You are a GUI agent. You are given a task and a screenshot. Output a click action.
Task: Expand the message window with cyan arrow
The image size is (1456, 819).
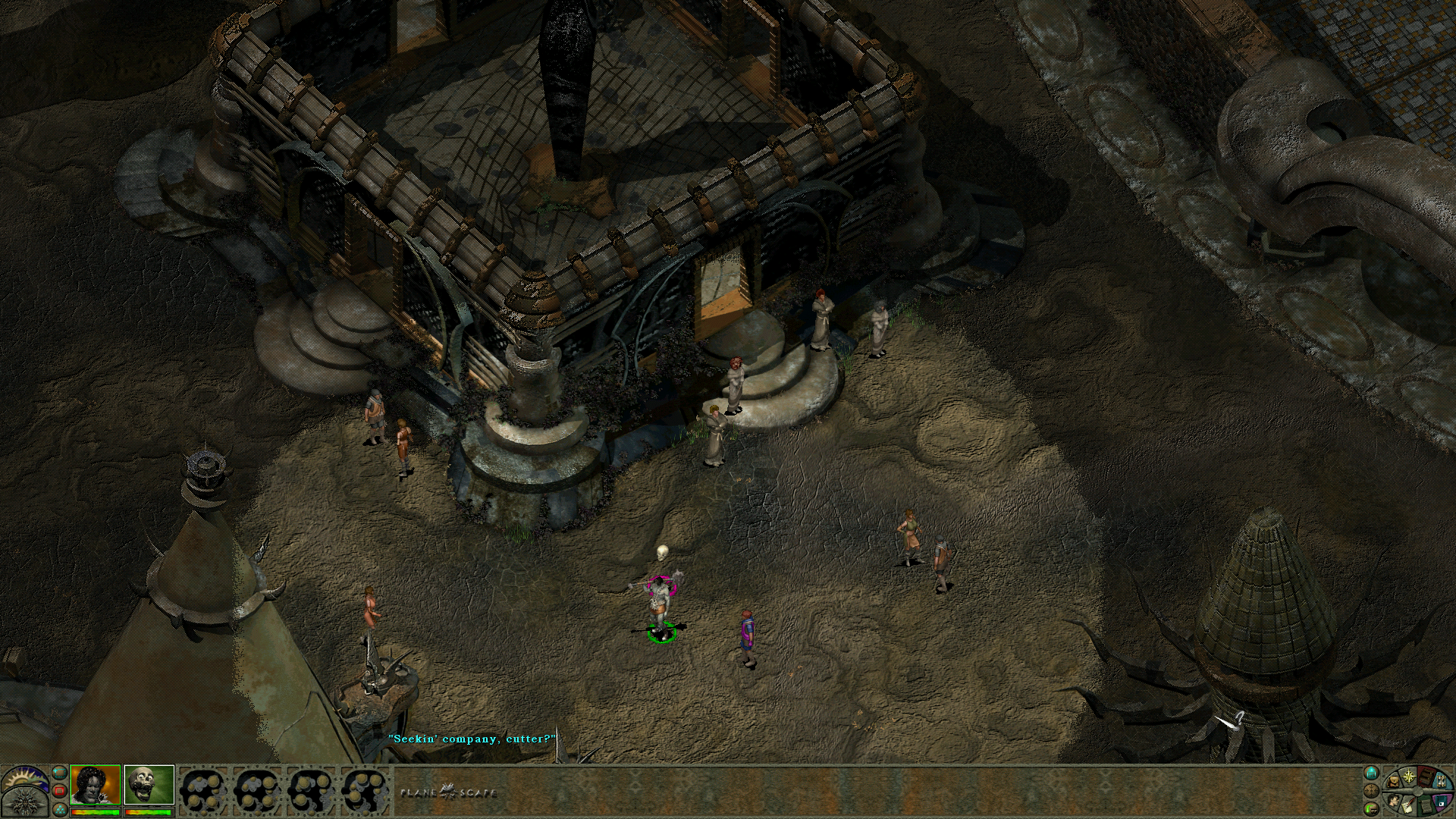tap(1371, 773)
